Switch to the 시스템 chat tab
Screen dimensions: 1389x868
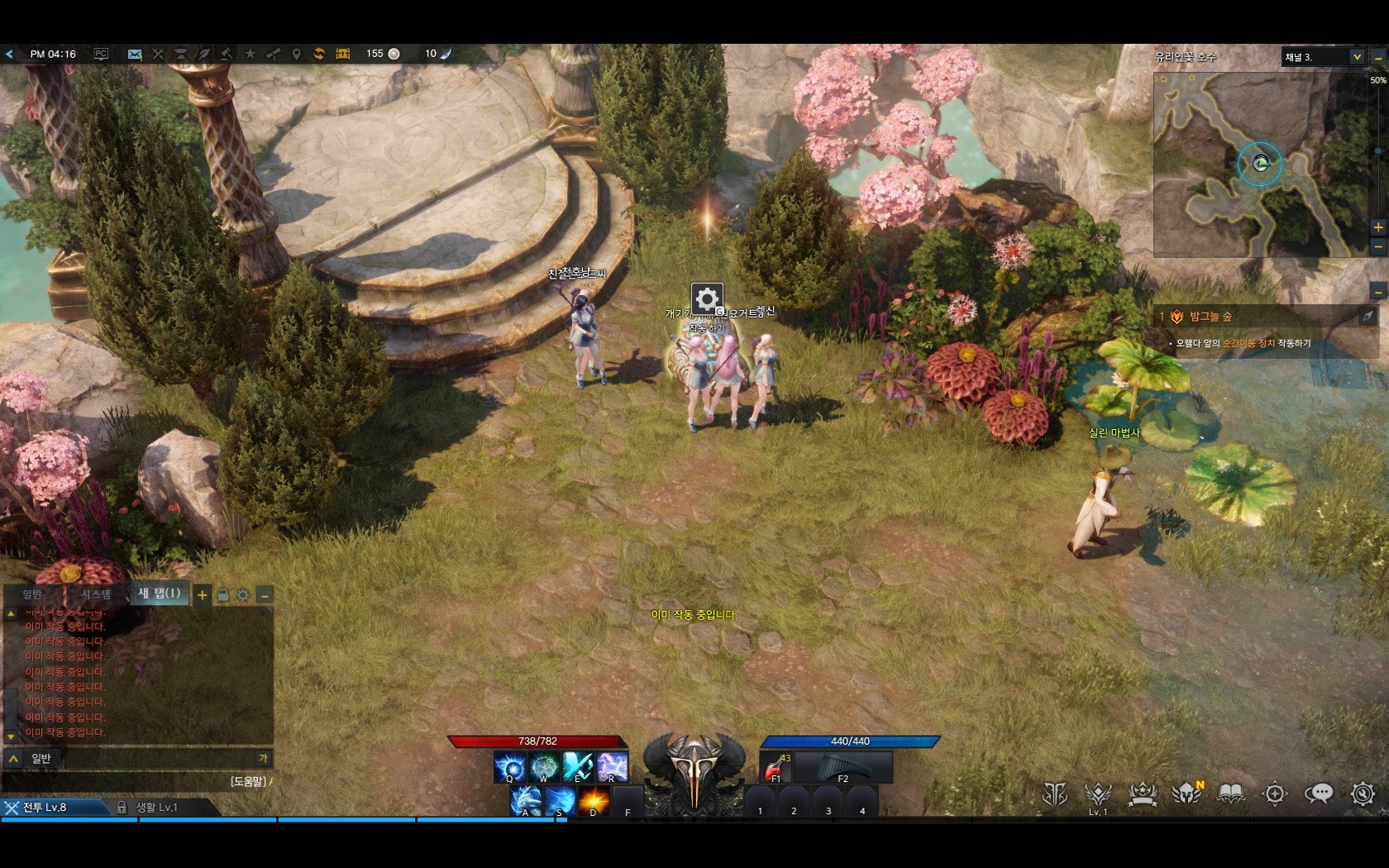(x=96, y=594)
